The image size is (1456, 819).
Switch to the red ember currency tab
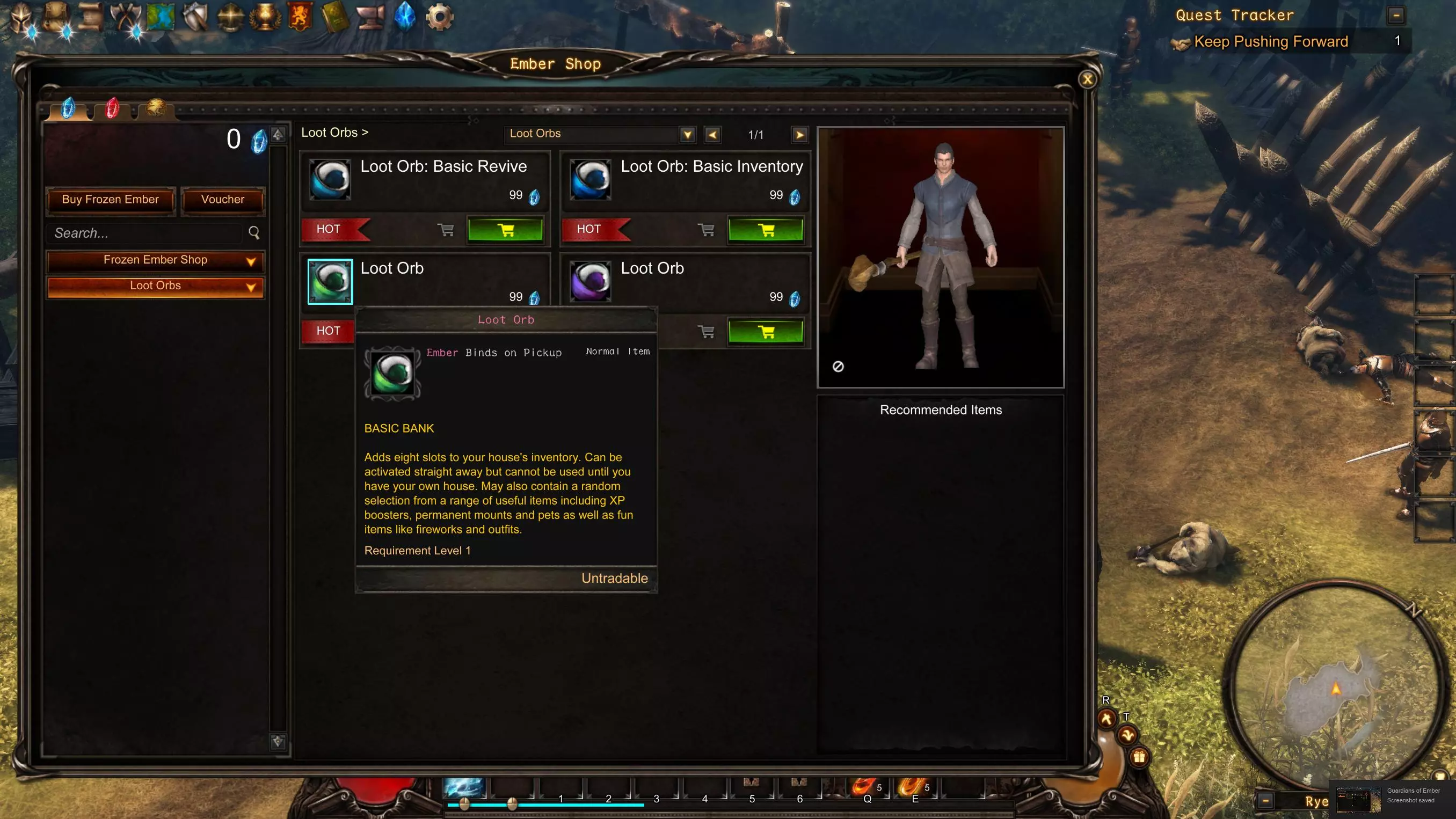[113, 108]
